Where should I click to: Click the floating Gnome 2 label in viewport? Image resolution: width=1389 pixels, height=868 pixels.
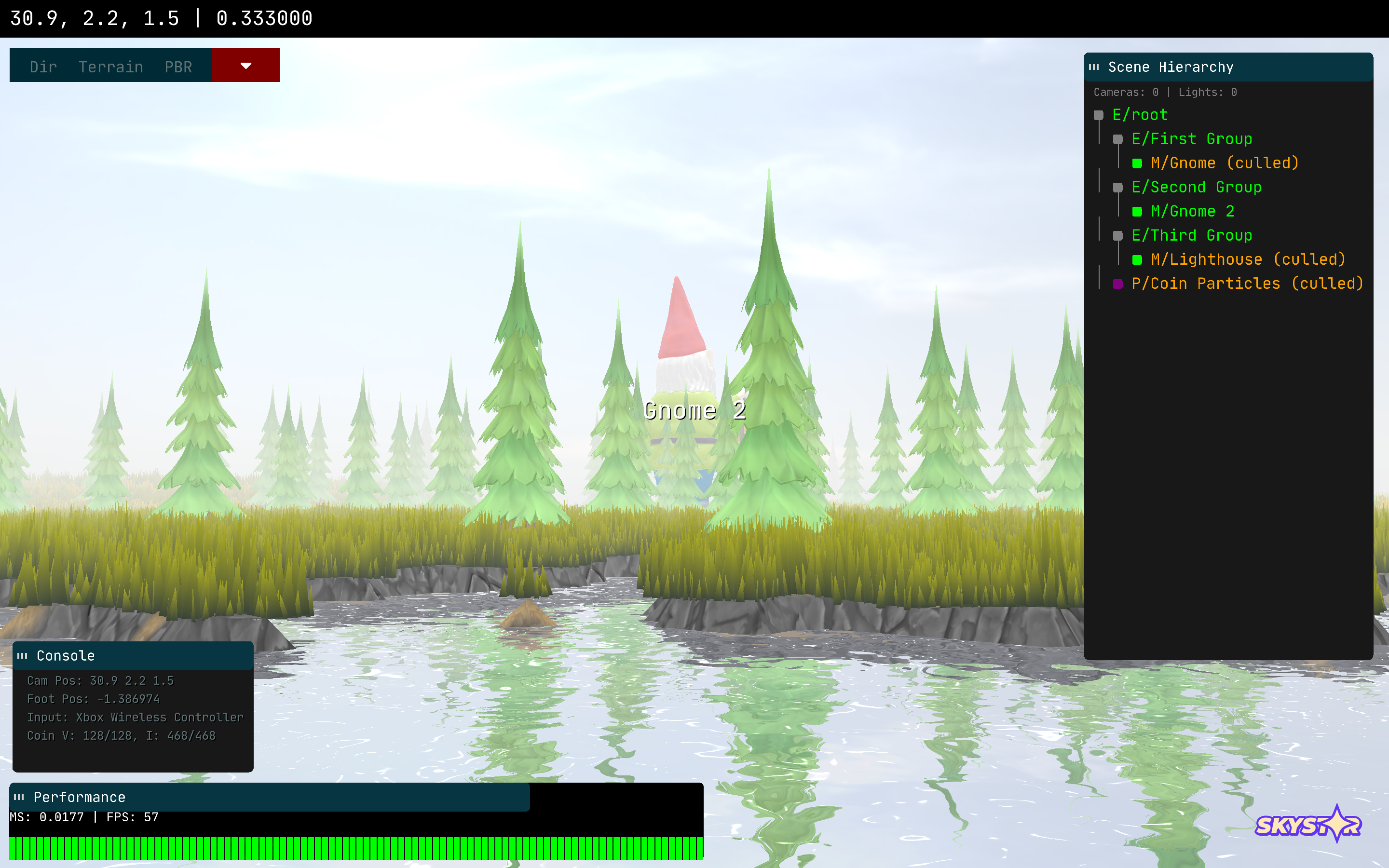(695, 411)
